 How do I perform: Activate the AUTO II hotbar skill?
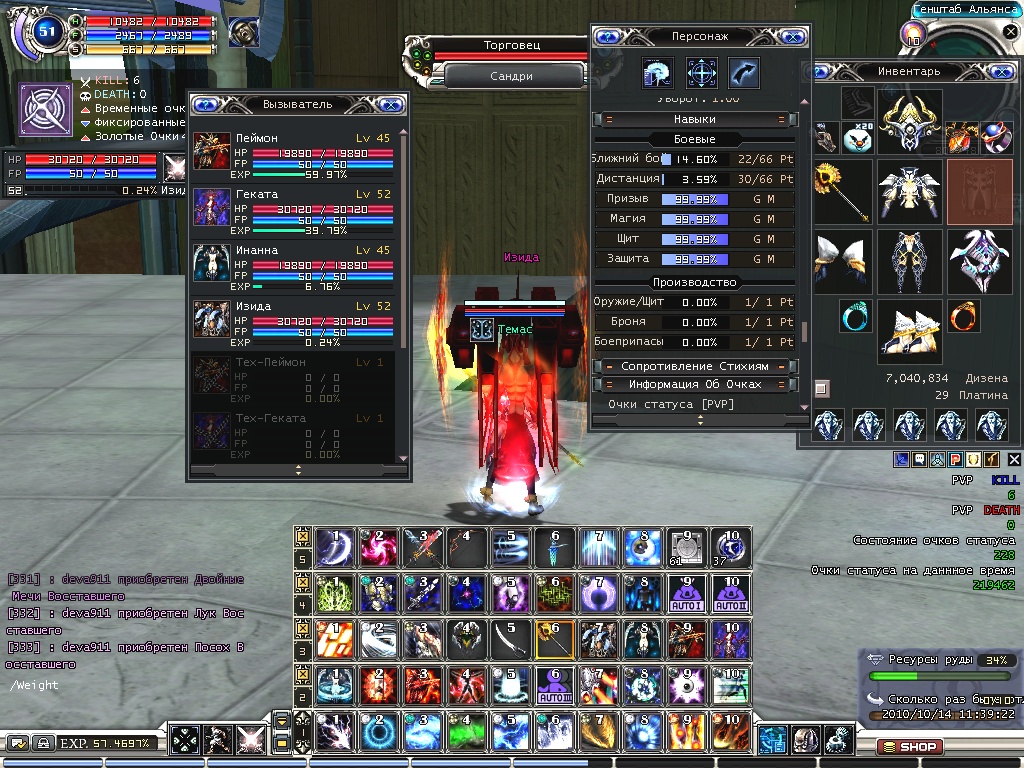(x=730, y=593)
